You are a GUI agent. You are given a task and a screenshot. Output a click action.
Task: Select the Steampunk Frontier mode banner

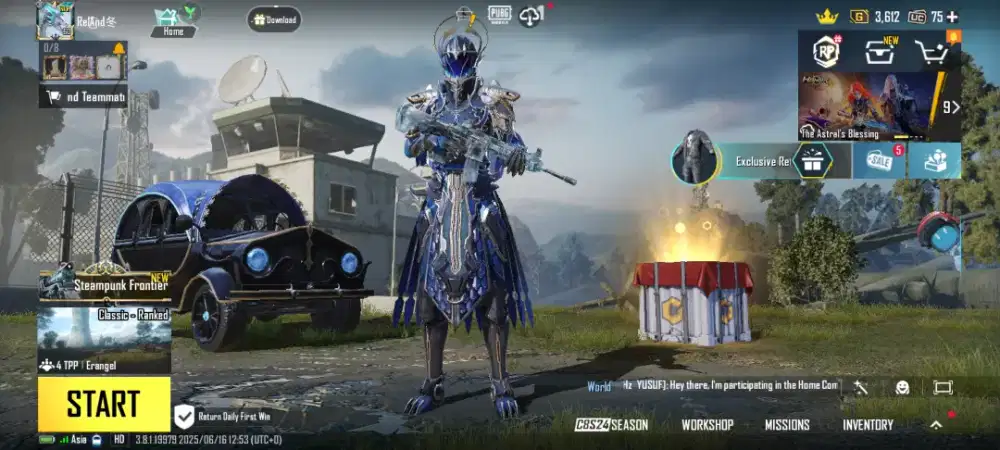[105, 284]
